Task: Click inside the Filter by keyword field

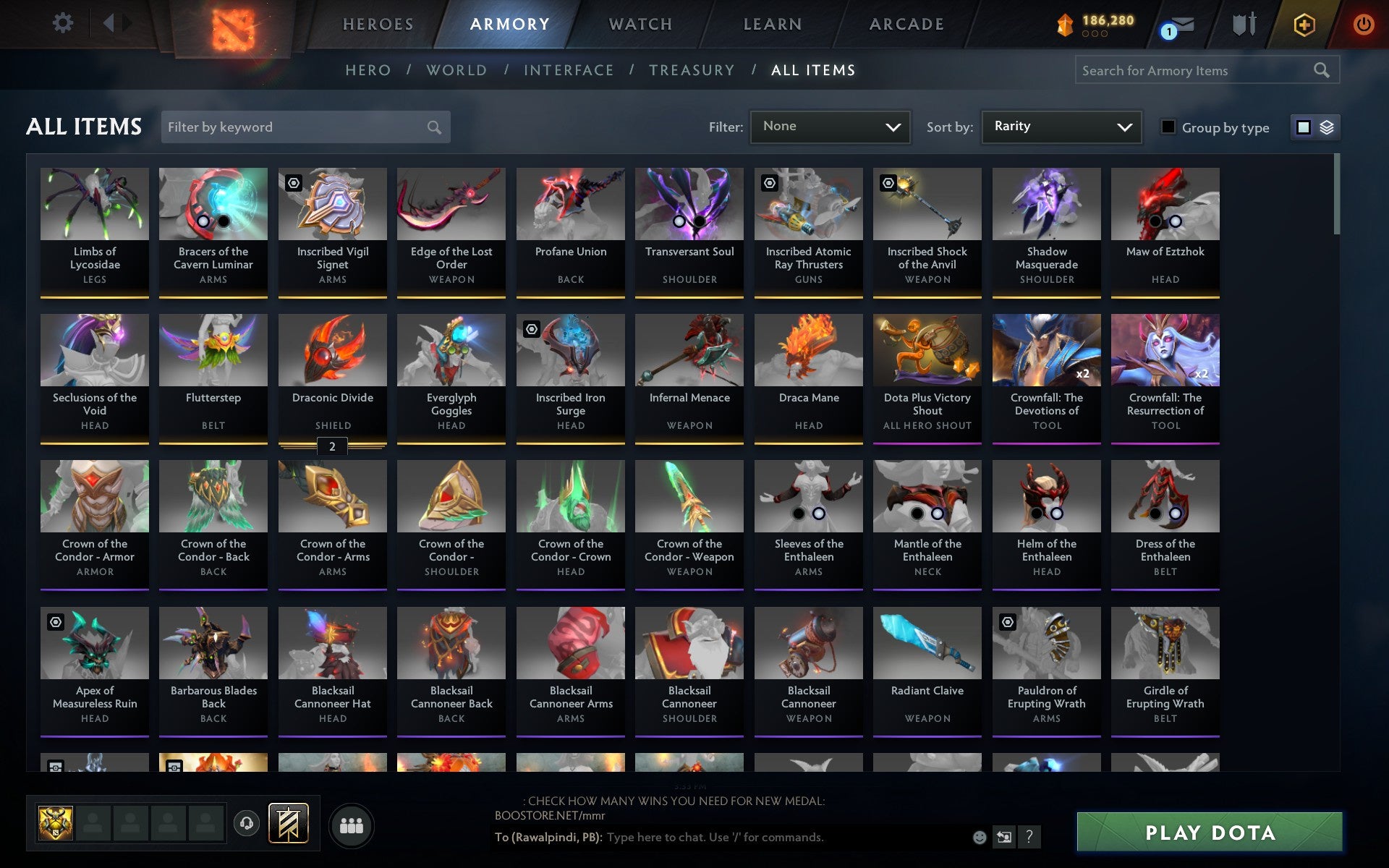Action: click(x=304, y=127)
